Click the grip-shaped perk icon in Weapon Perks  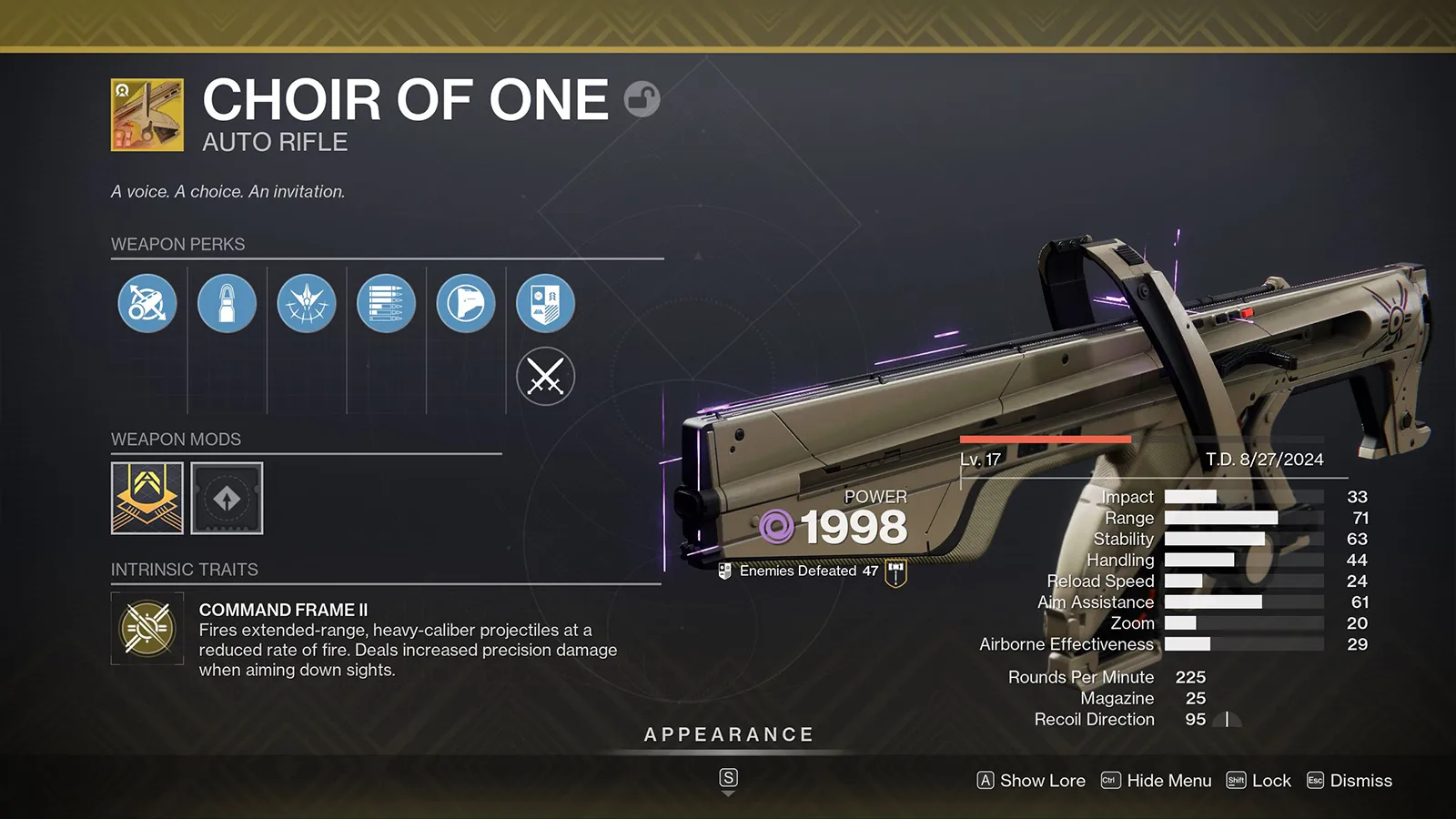(466, 304)
